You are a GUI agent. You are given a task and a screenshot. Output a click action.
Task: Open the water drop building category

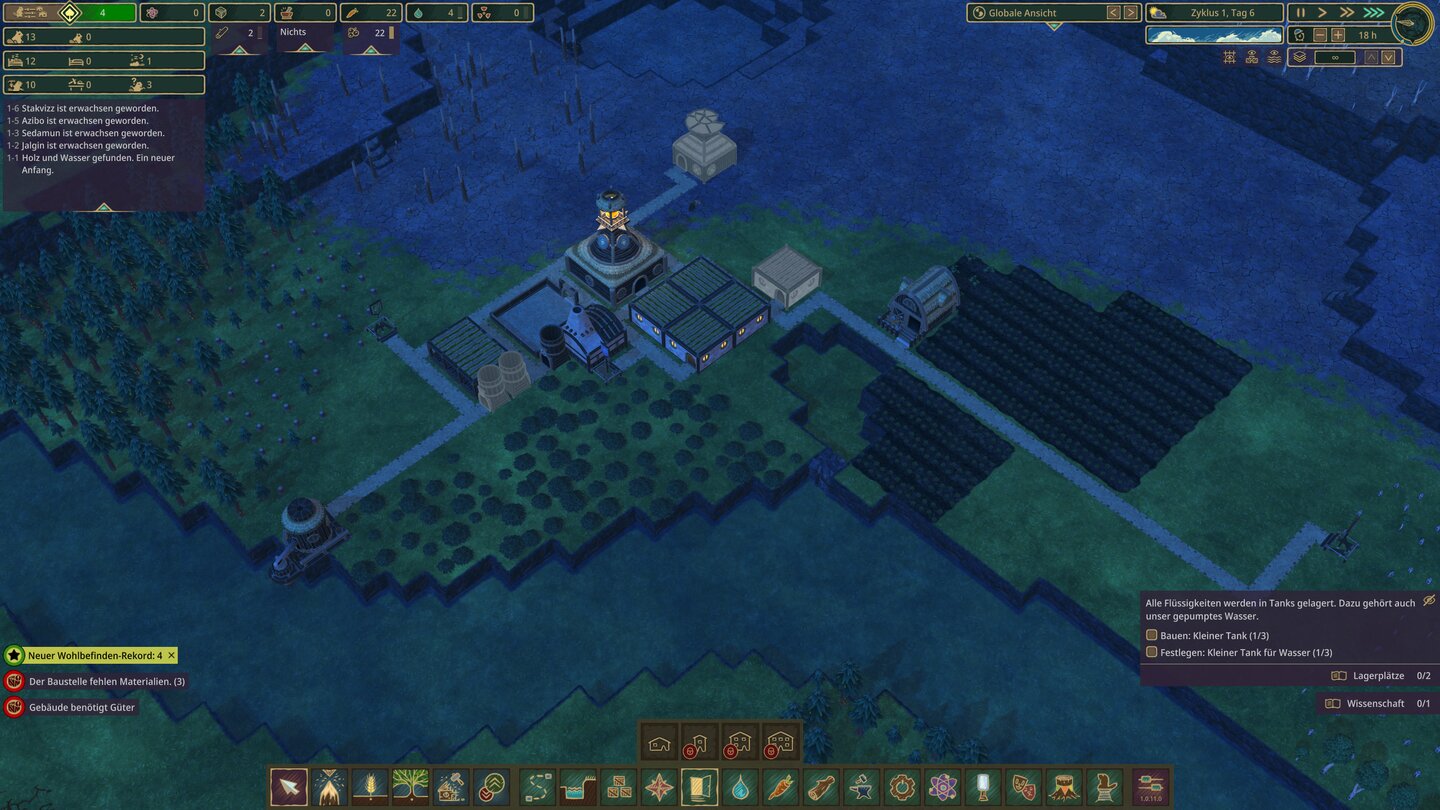[739, 787]
